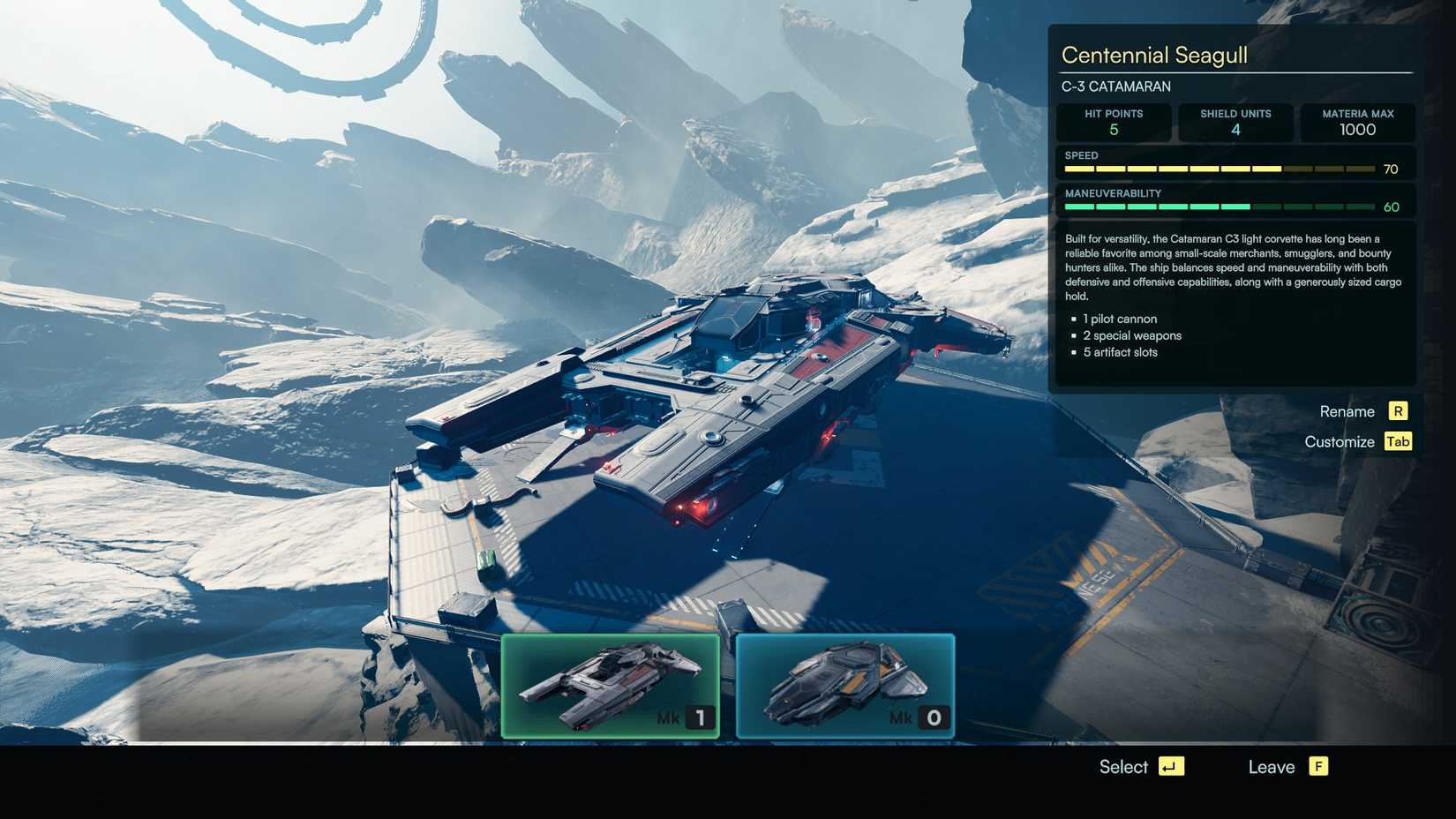Click the Maneuverability bar at 60
1456x819 pixels.
click(x=1218, y=206)
